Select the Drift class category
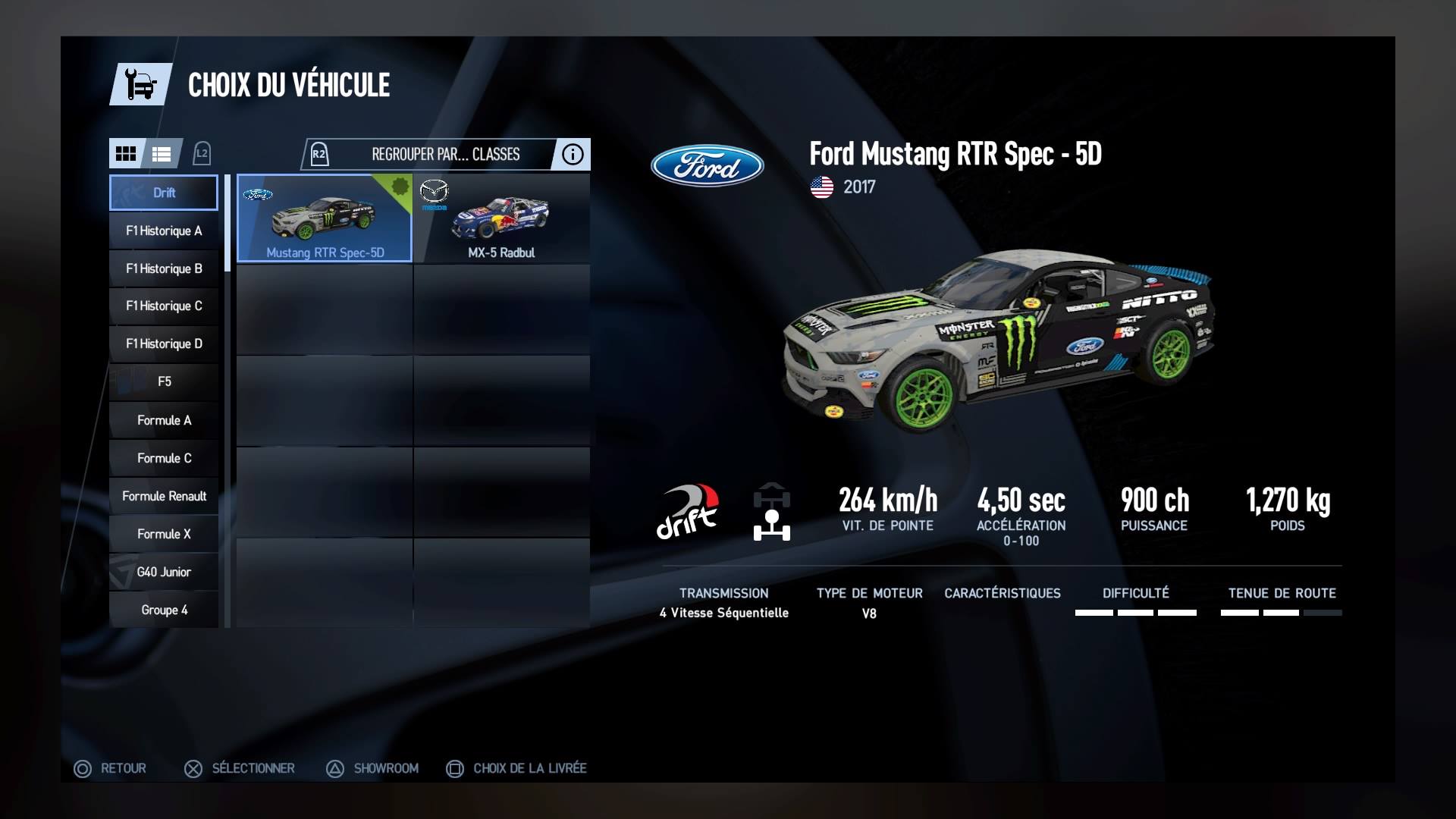Screen dimensions: 1456x819 click(164, 193)
